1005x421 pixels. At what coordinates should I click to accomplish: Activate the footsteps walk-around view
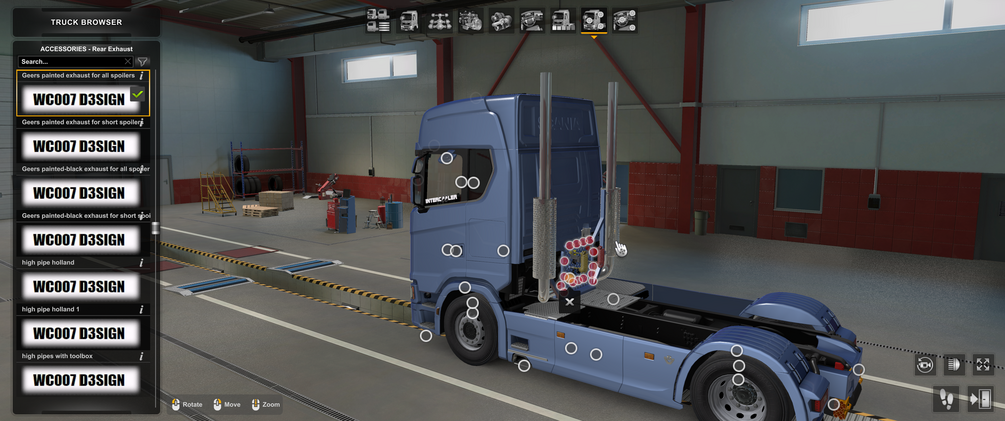click(945, 399)
